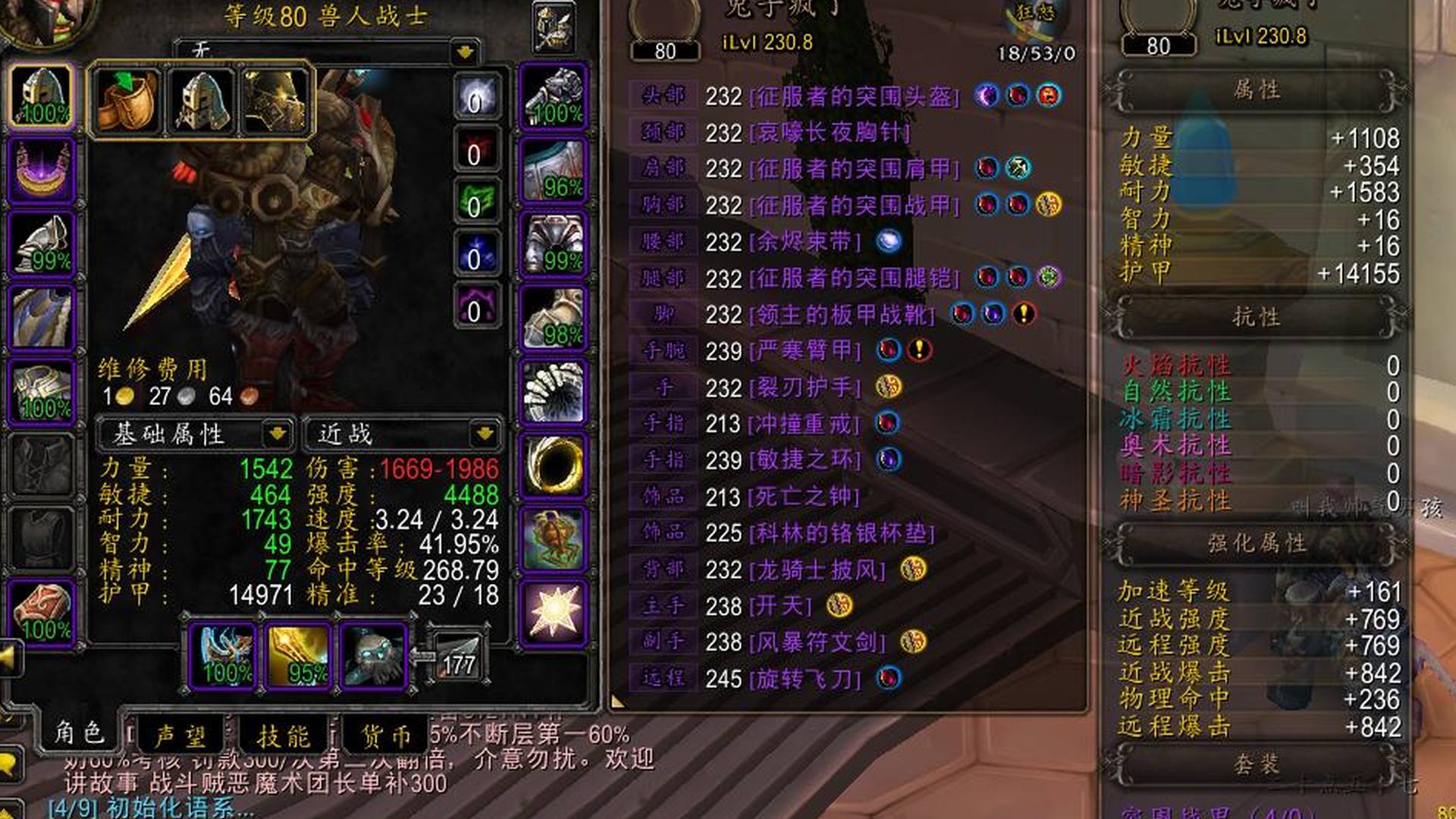1456x819 pixels.
Task: Select the golden ring equipment slot
Action: (554, 464)
